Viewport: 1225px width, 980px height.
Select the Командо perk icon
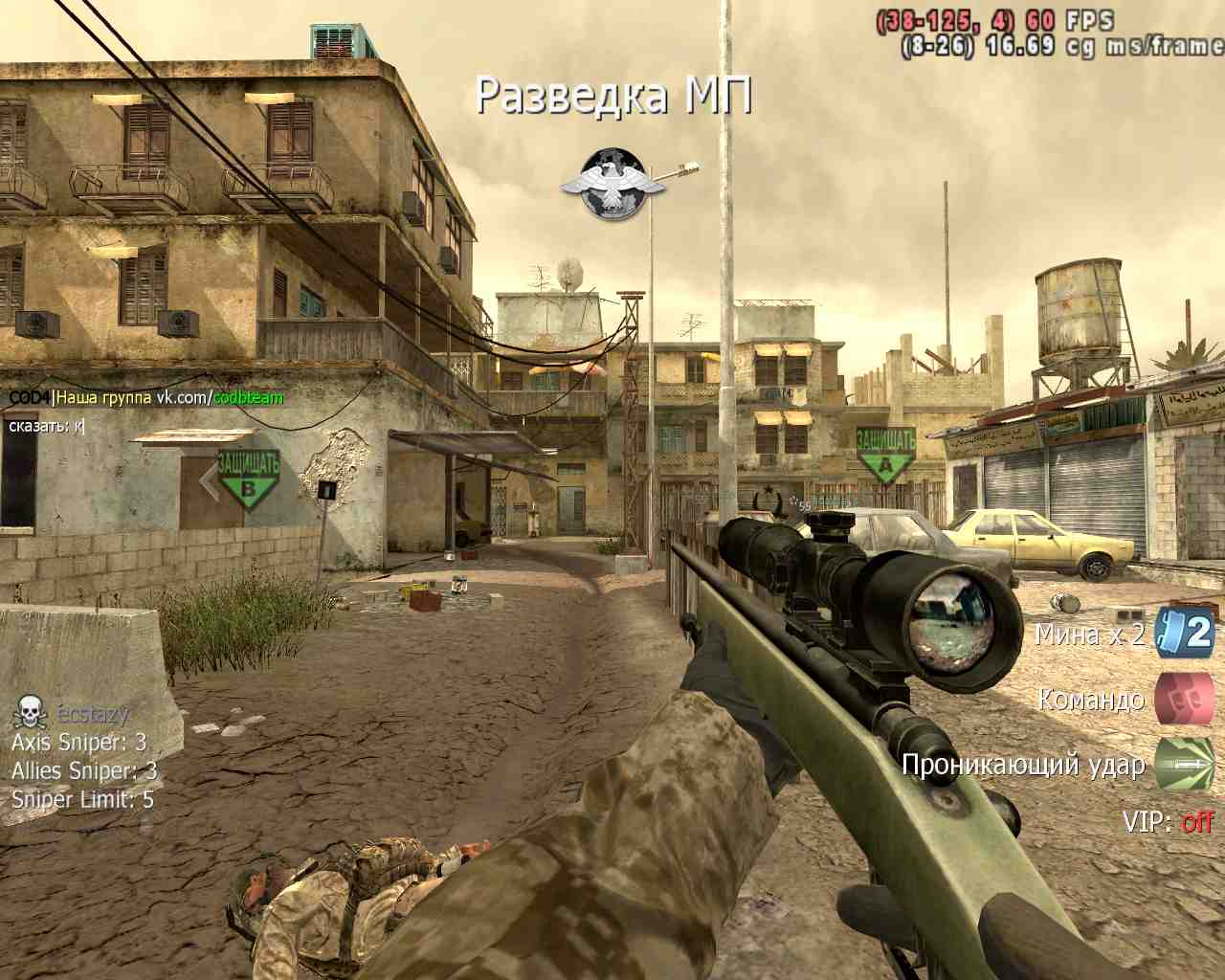pos(1184,698)
